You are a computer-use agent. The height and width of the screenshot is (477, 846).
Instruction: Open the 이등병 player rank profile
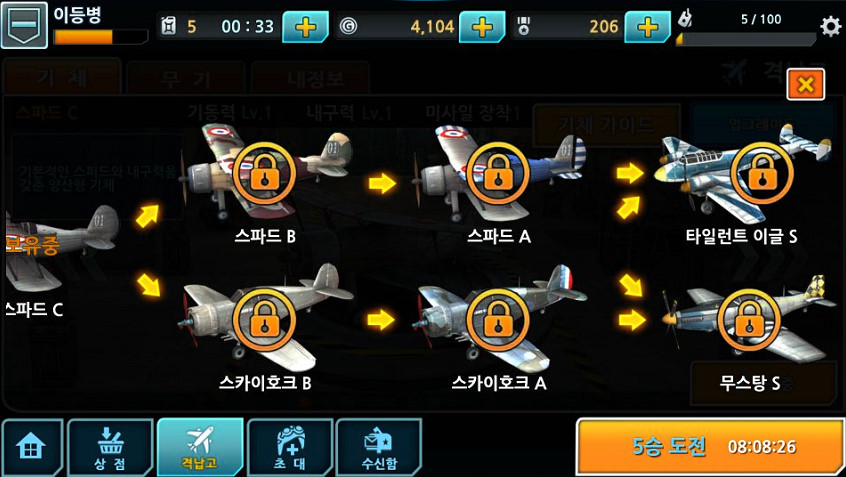click(24, 25)
